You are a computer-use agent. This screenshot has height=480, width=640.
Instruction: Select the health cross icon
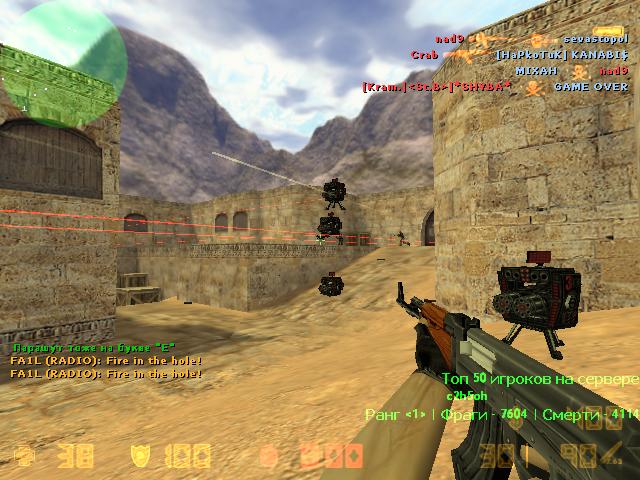[x=23, y=457]
